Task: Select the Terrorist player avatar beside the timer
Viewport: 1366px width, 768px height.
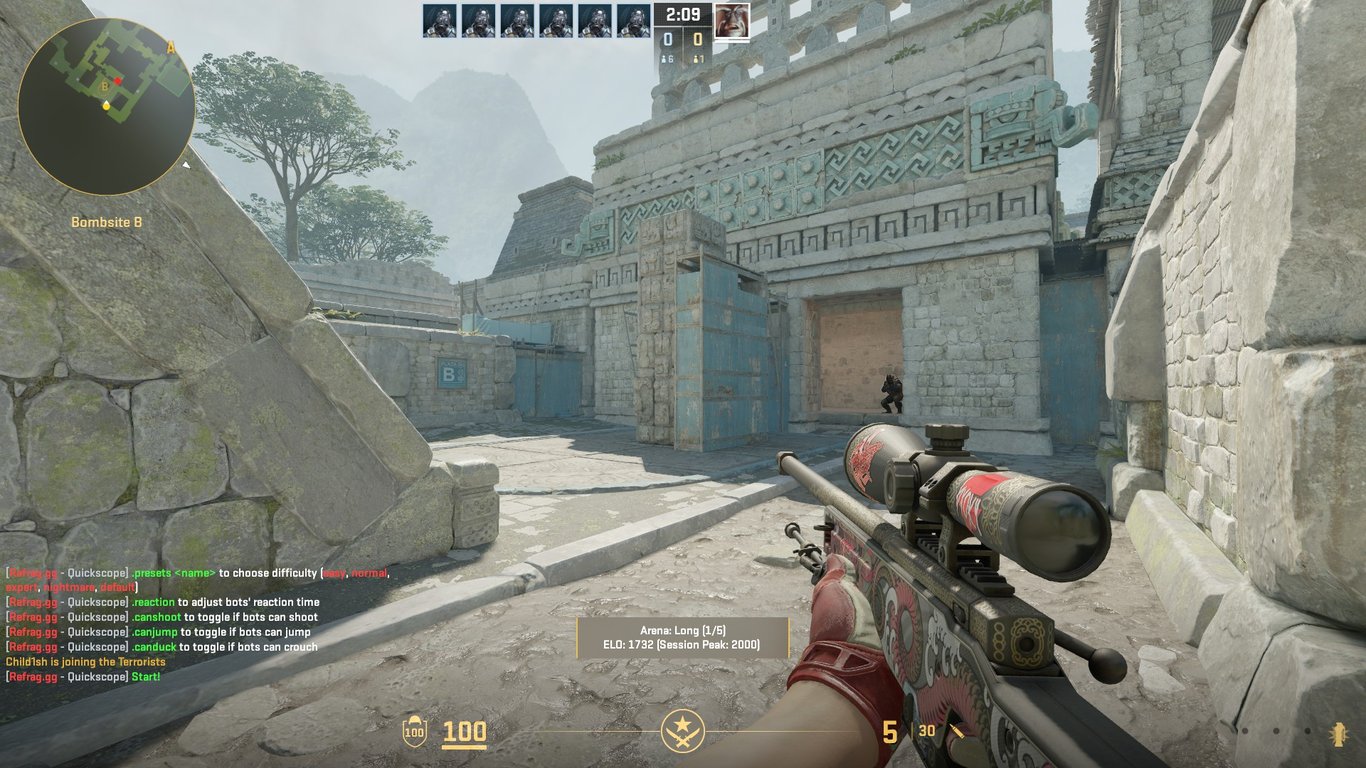Action: (732, 20)
